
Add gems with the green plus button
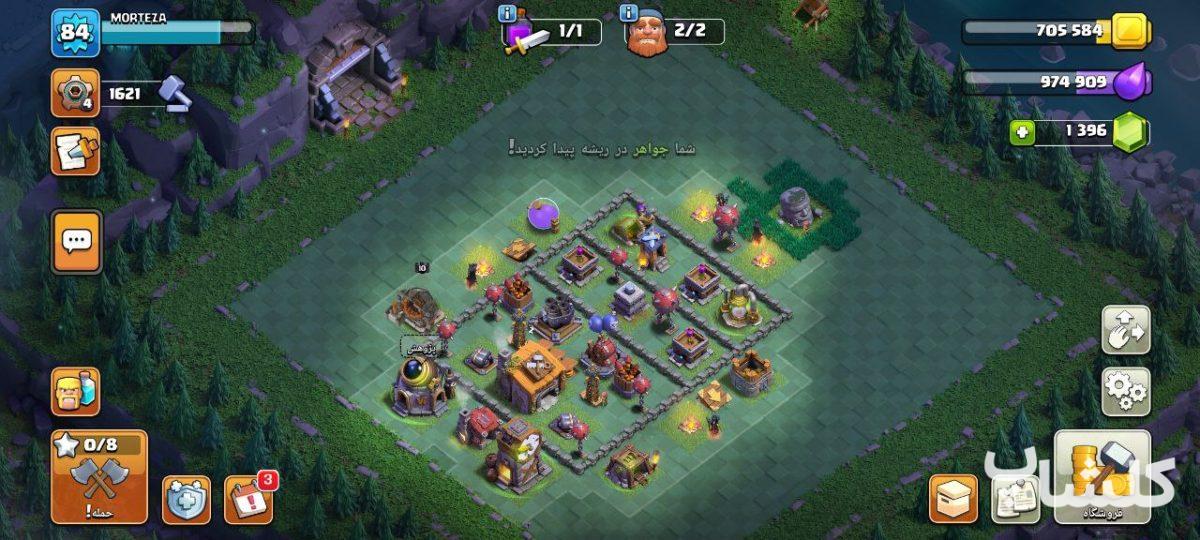1021,133
